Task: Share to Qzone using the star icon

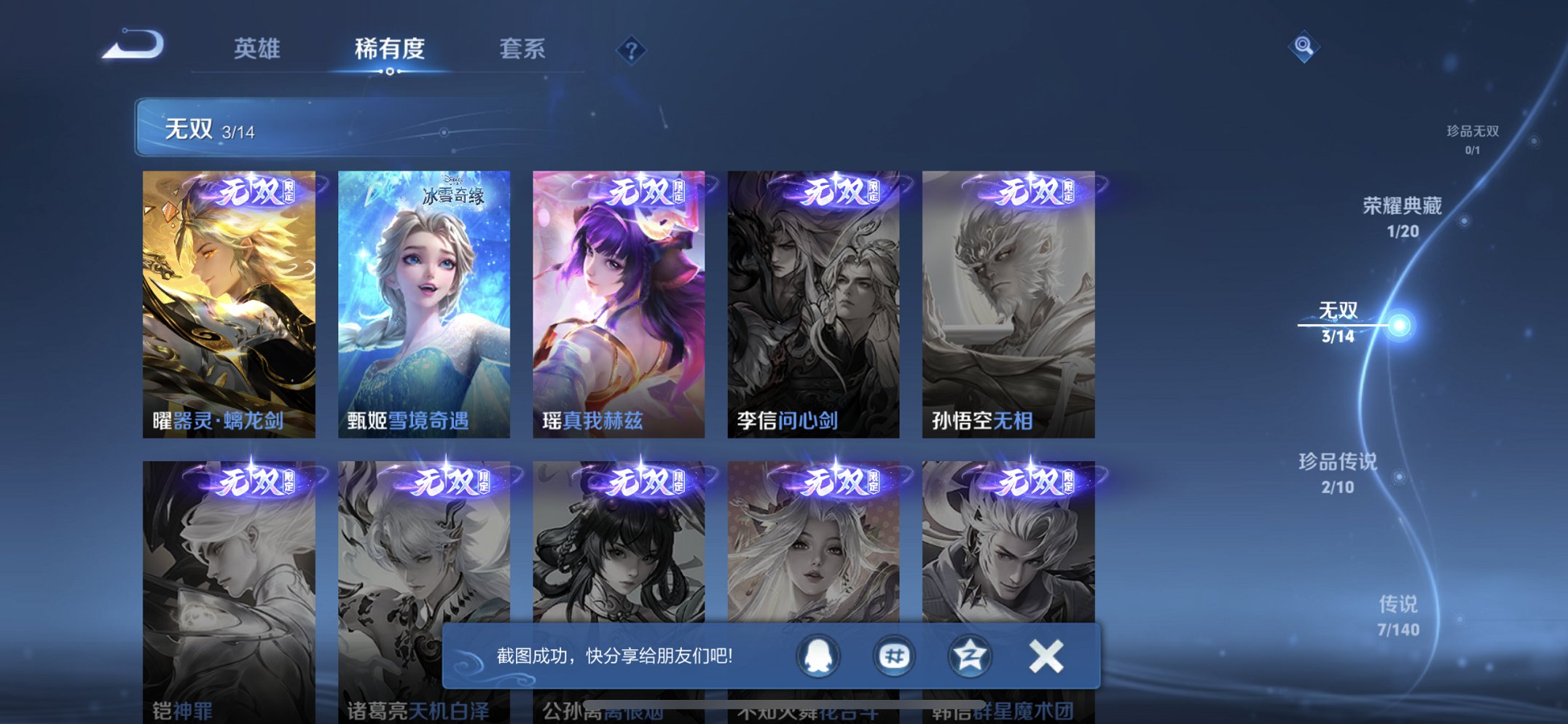Action: click(969, 656)
